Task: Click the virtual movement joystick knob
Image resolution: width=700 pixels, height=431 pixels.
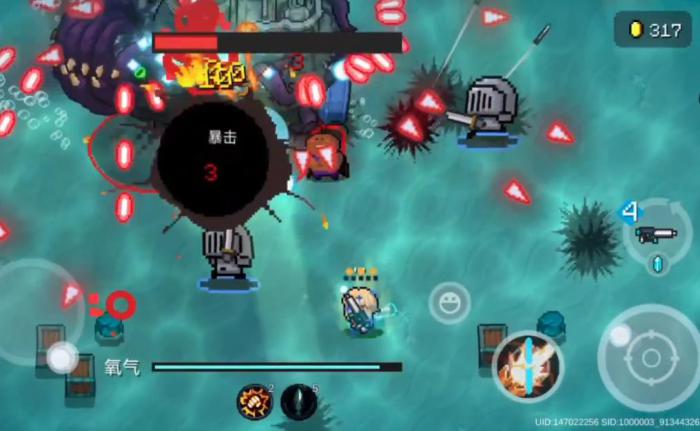Action: (x=62, y=355)
